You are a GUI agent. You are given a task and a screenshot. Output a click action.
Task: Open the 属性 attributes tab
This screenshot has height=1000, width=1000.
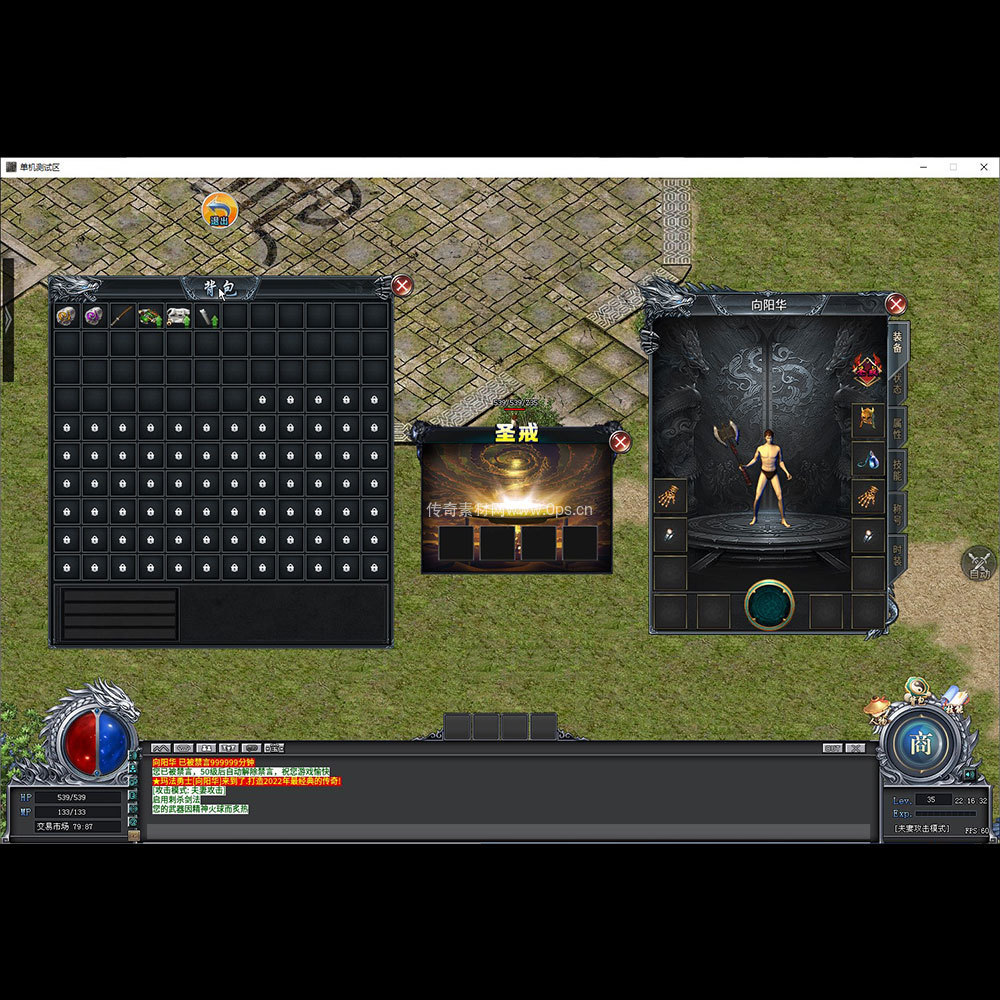(897, 428)
